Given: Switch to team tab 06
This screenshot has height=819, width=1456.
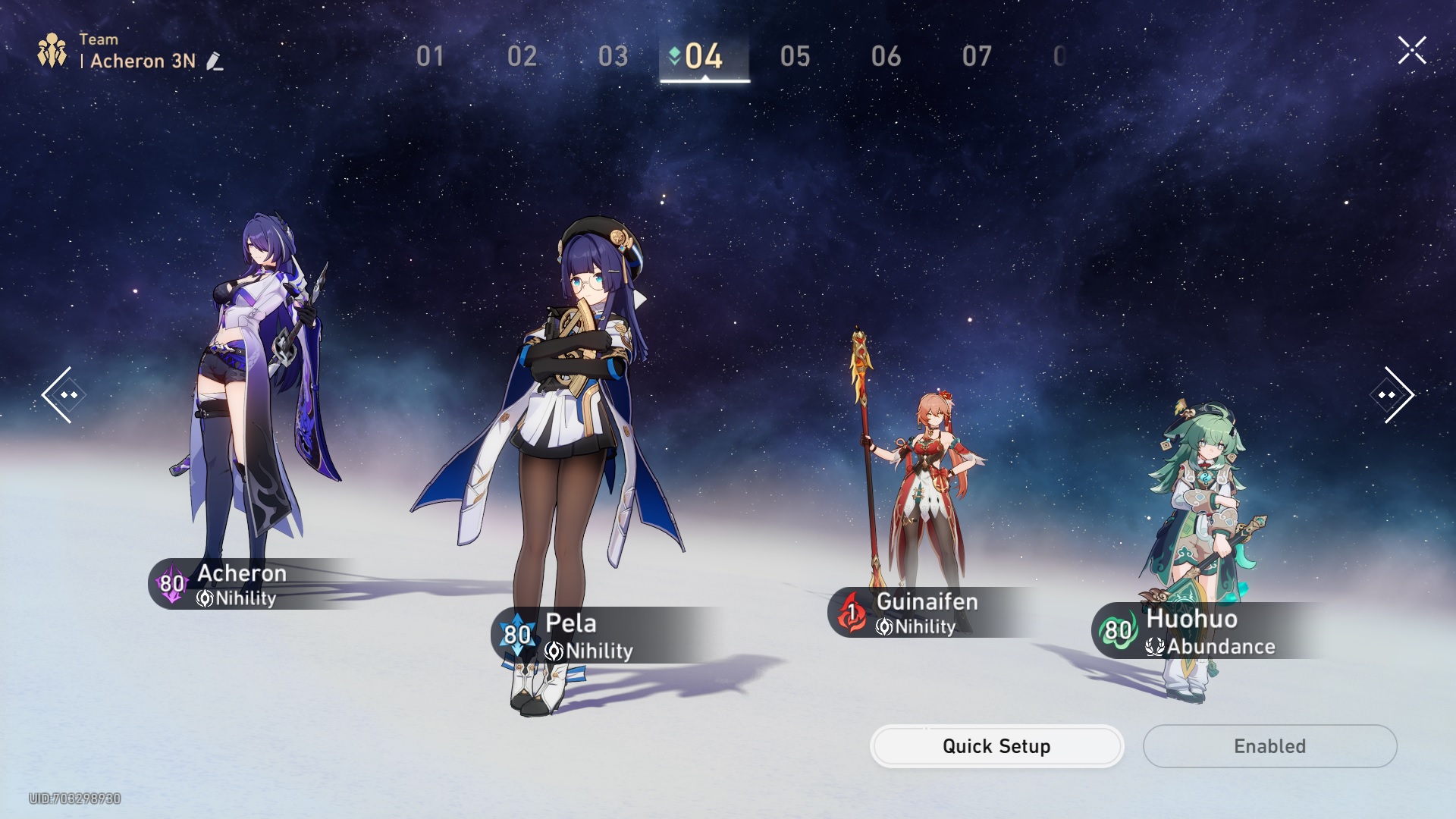Looking at the screenshot, I should (x=886, y=56).
